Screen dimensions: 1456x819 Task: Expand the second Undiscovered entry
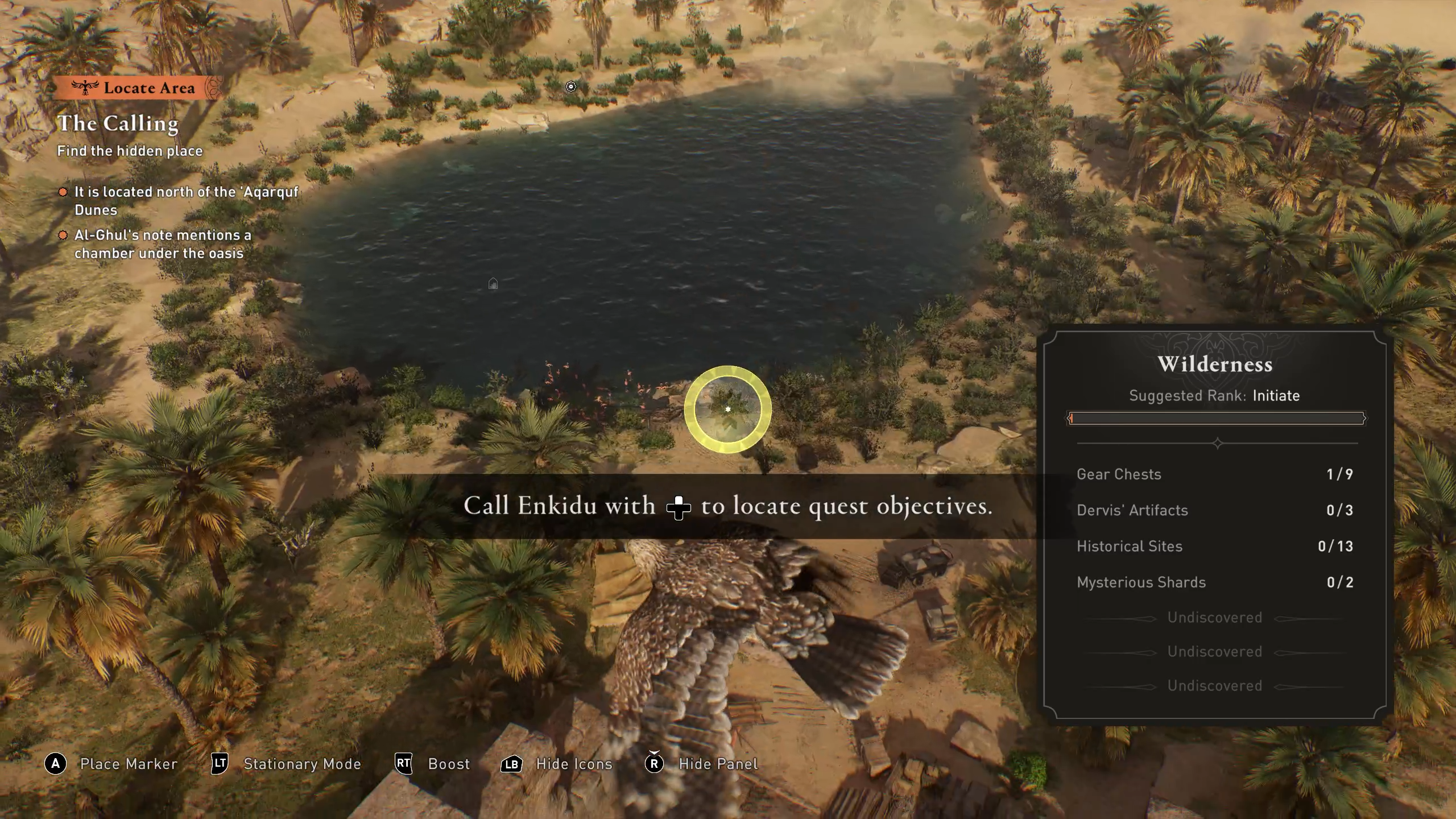(x=1217, y=651)
